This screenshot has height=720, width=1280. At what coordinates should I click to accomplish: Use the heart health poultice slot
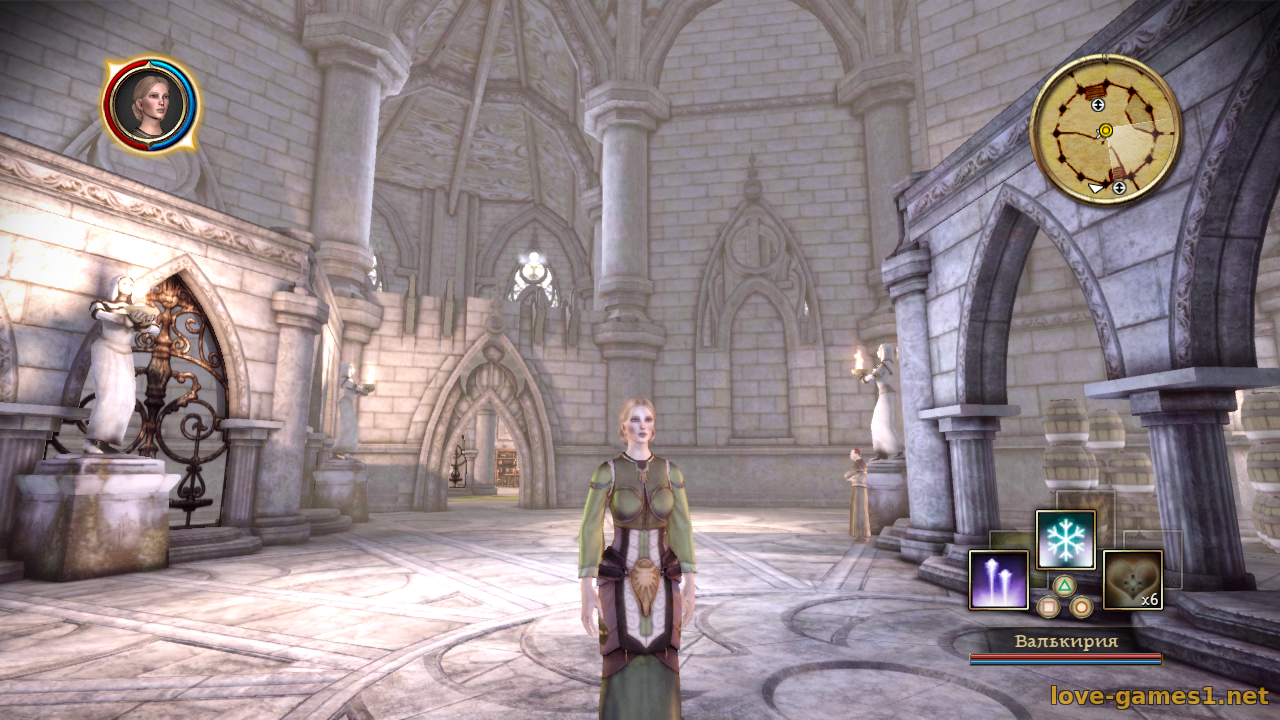[1132, 580]
